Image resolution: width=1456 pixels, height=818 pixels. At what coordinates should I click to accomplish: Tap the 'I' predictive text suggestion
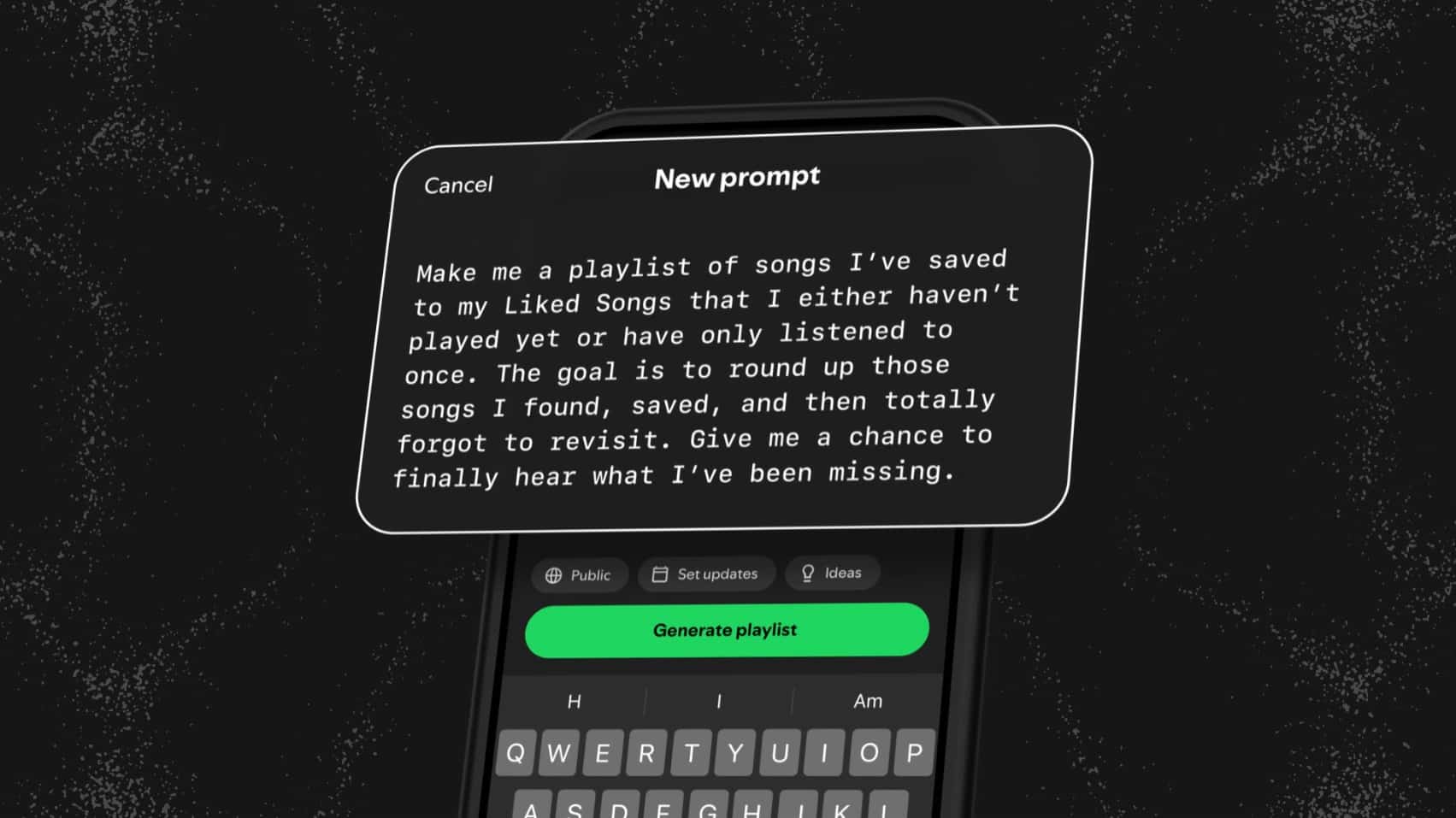coord(718,702)
